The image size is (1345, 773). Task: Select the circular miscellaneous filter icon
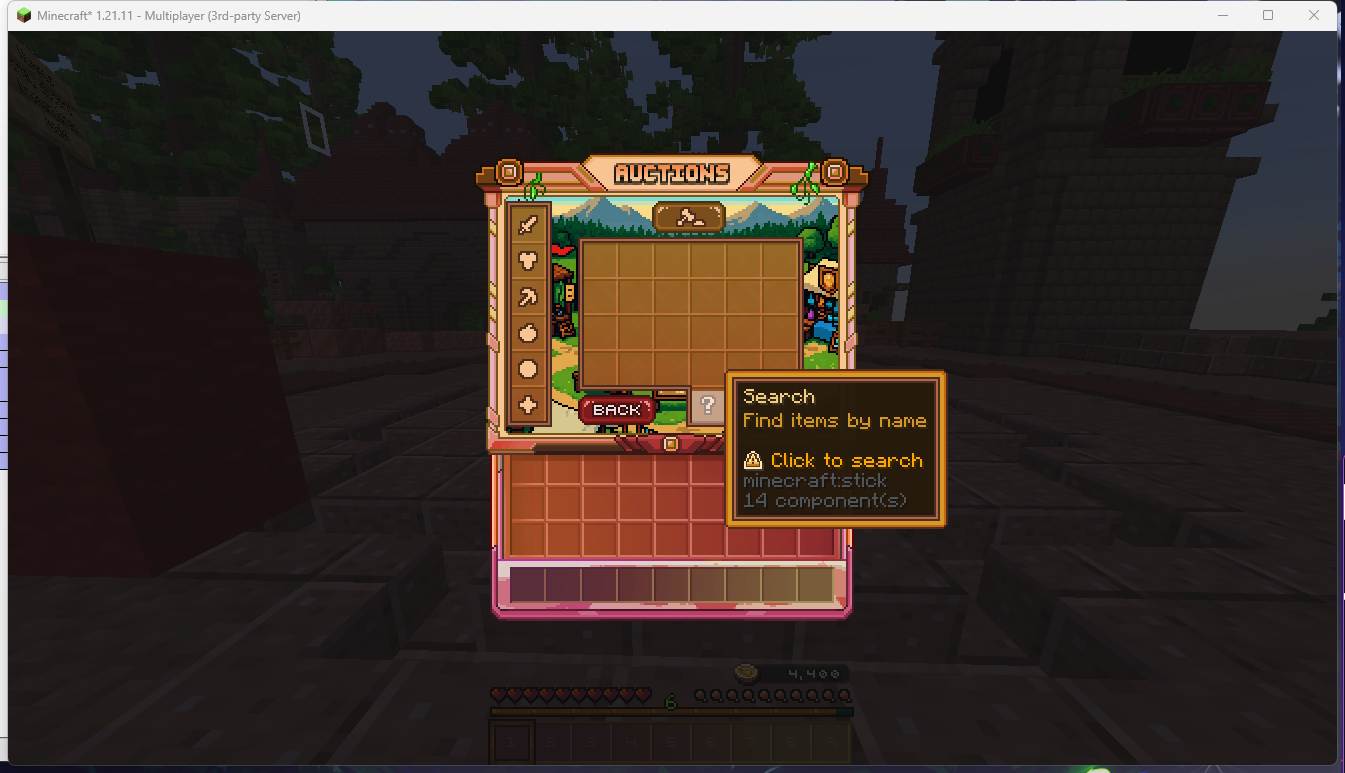coord(530,370)
